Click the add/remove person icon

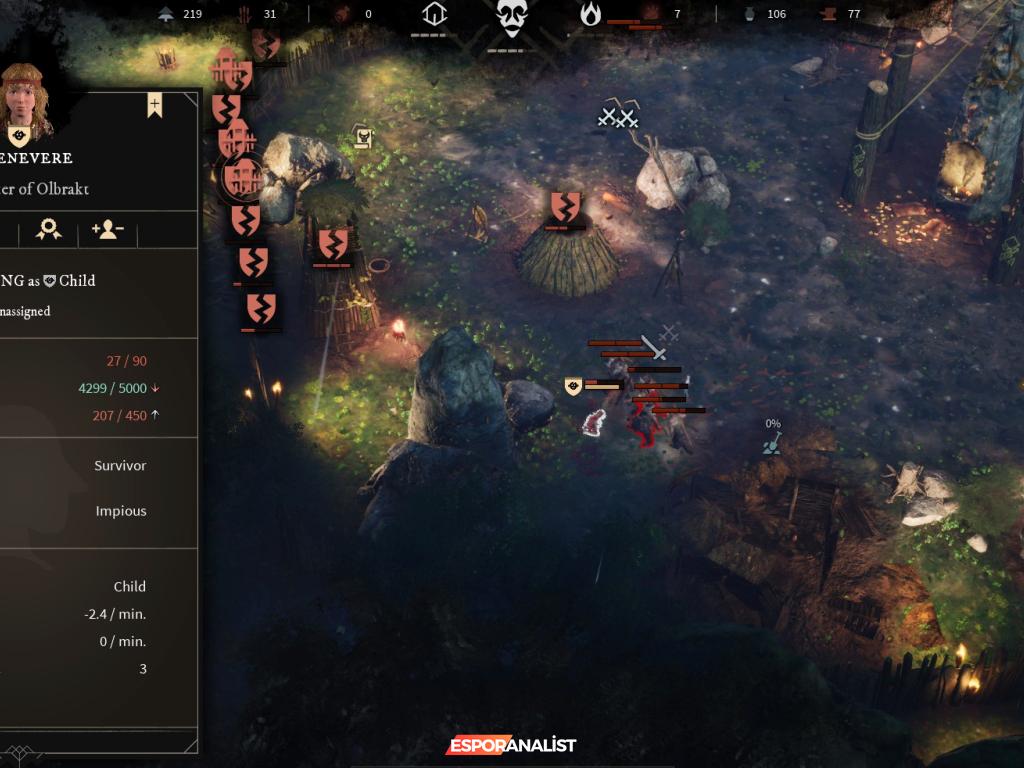[107, 230]
